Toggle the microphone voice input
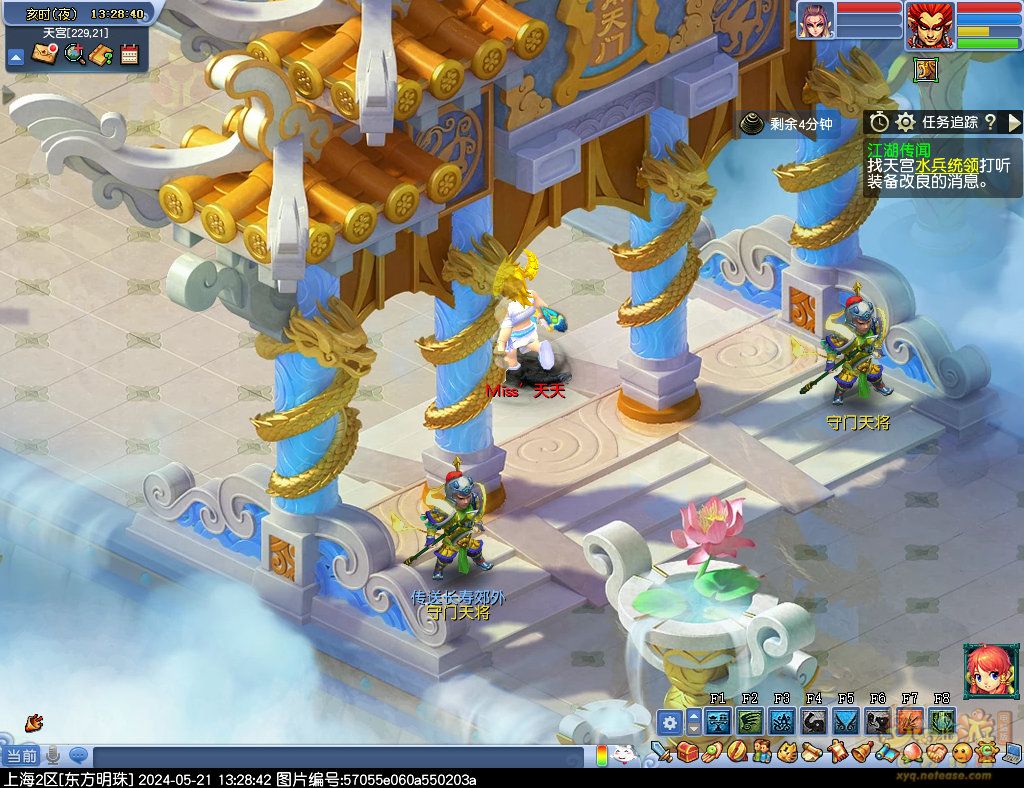The width and height of the screenshot is (1024, 788). (x=52, y=755)
